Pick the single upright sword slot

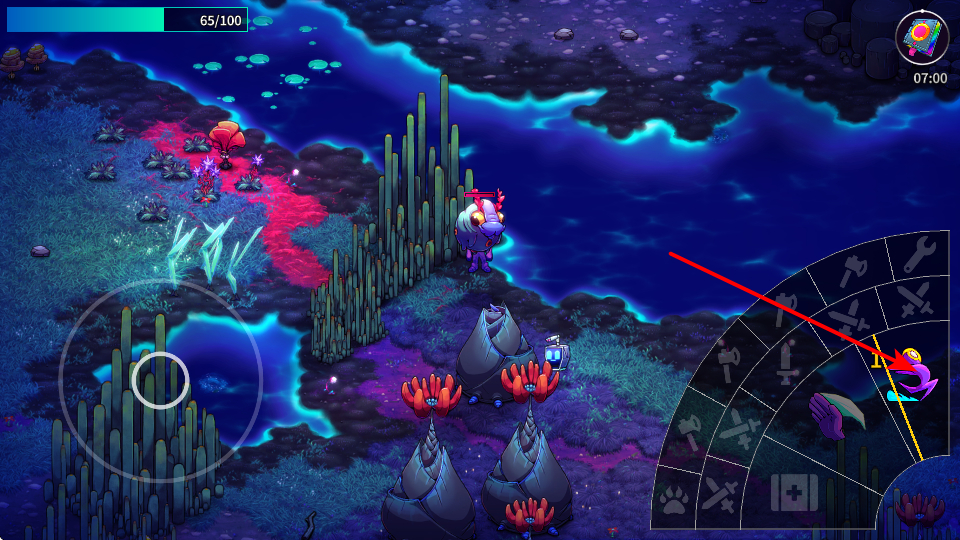785,361
